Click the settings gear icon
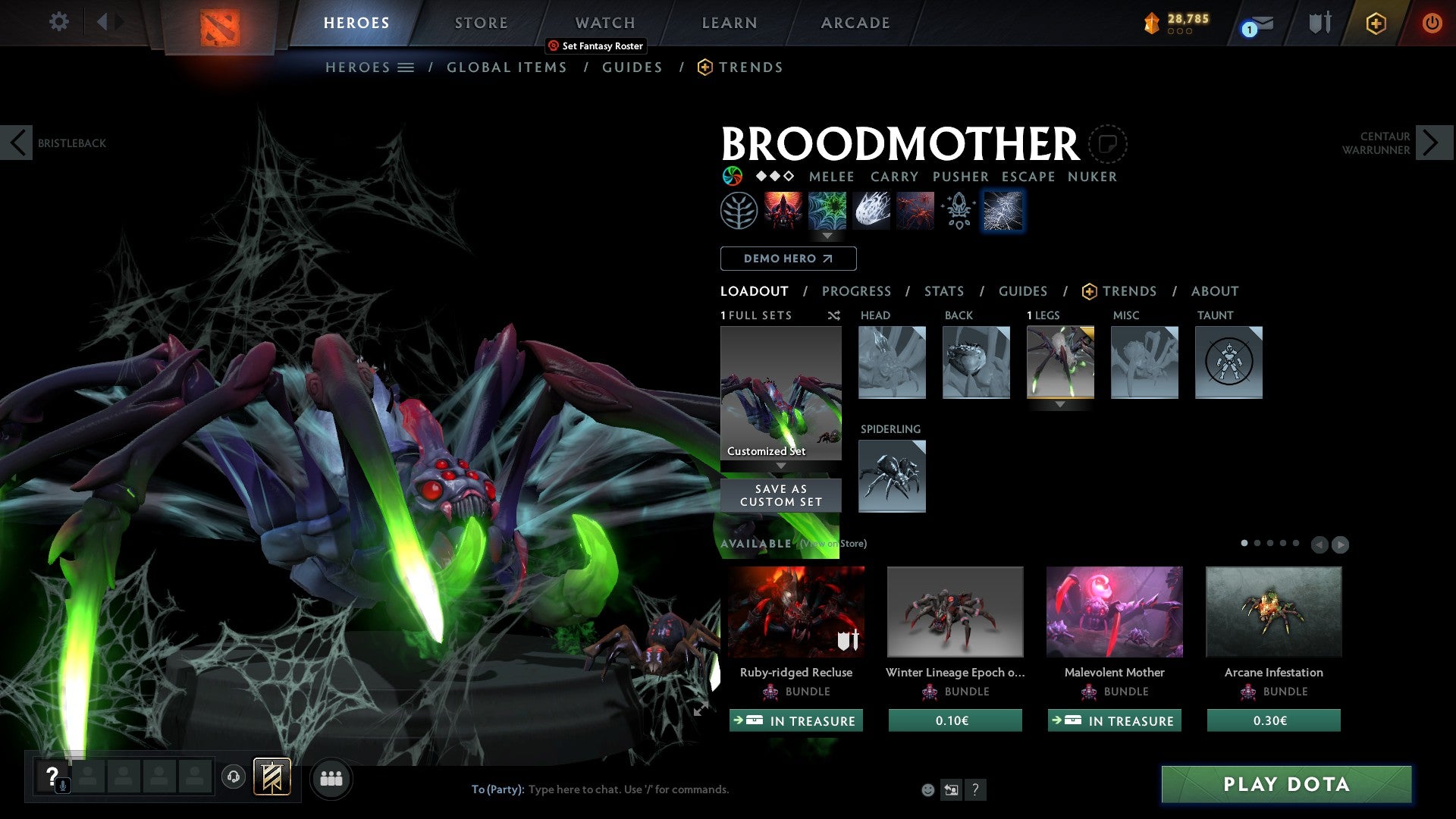 point(58,21)
